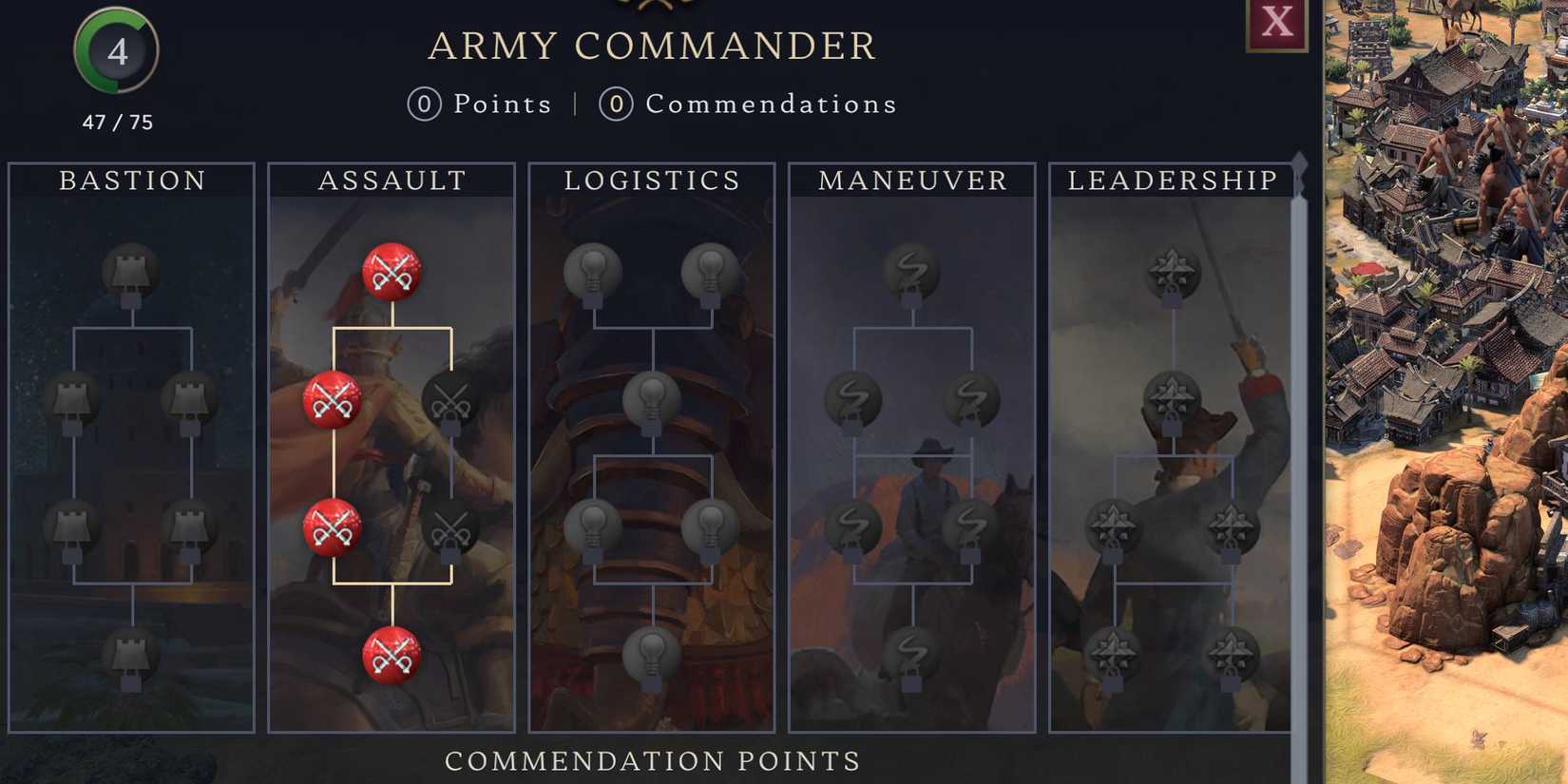Switch to the Bastion skill category
Image resolution: width=1568 pixels, height=784 pixels.
click(131, 181)
